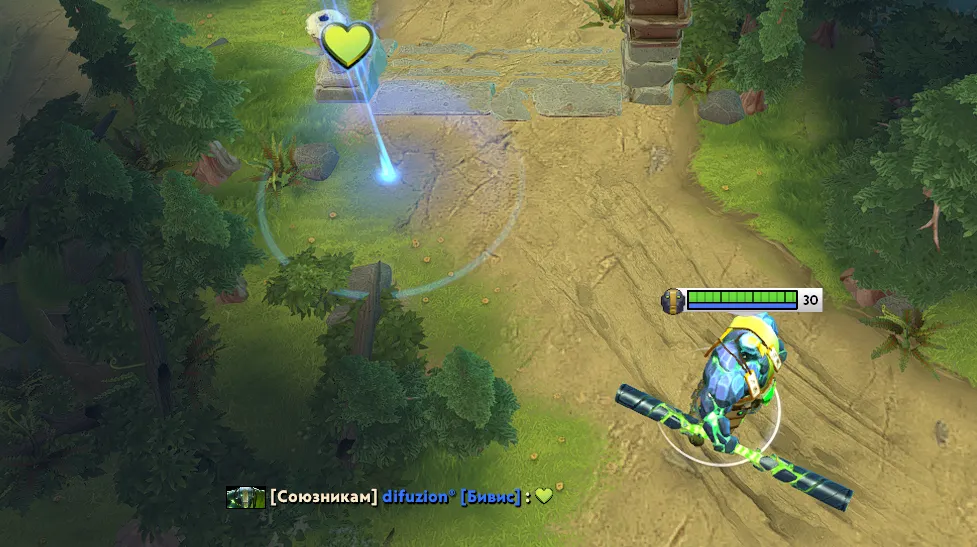
Task: Click the hero portrait beside the chat message
Action: [x=245, y=497]
